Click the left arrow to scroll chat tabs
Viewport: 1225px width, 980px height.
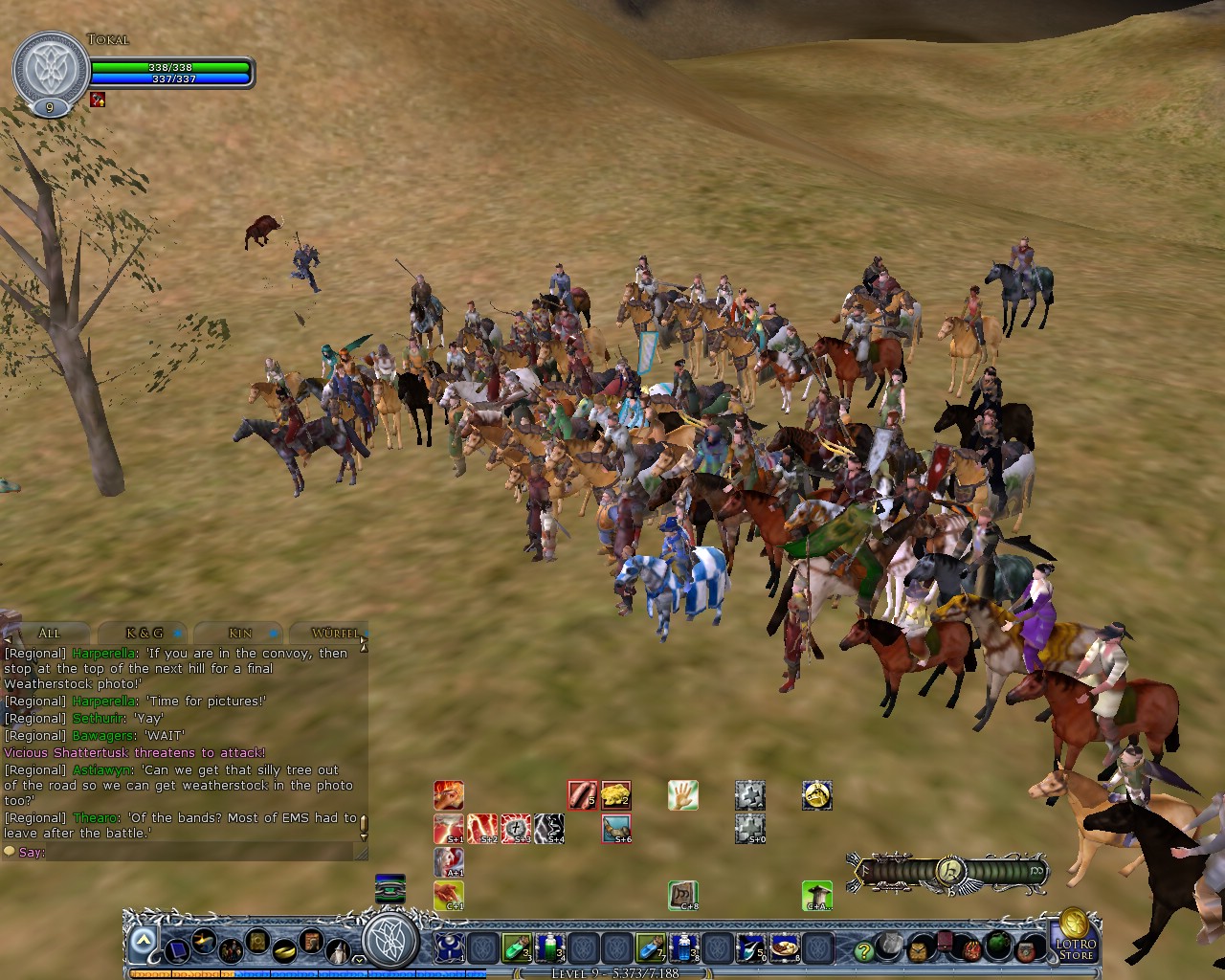click(8, 638)
